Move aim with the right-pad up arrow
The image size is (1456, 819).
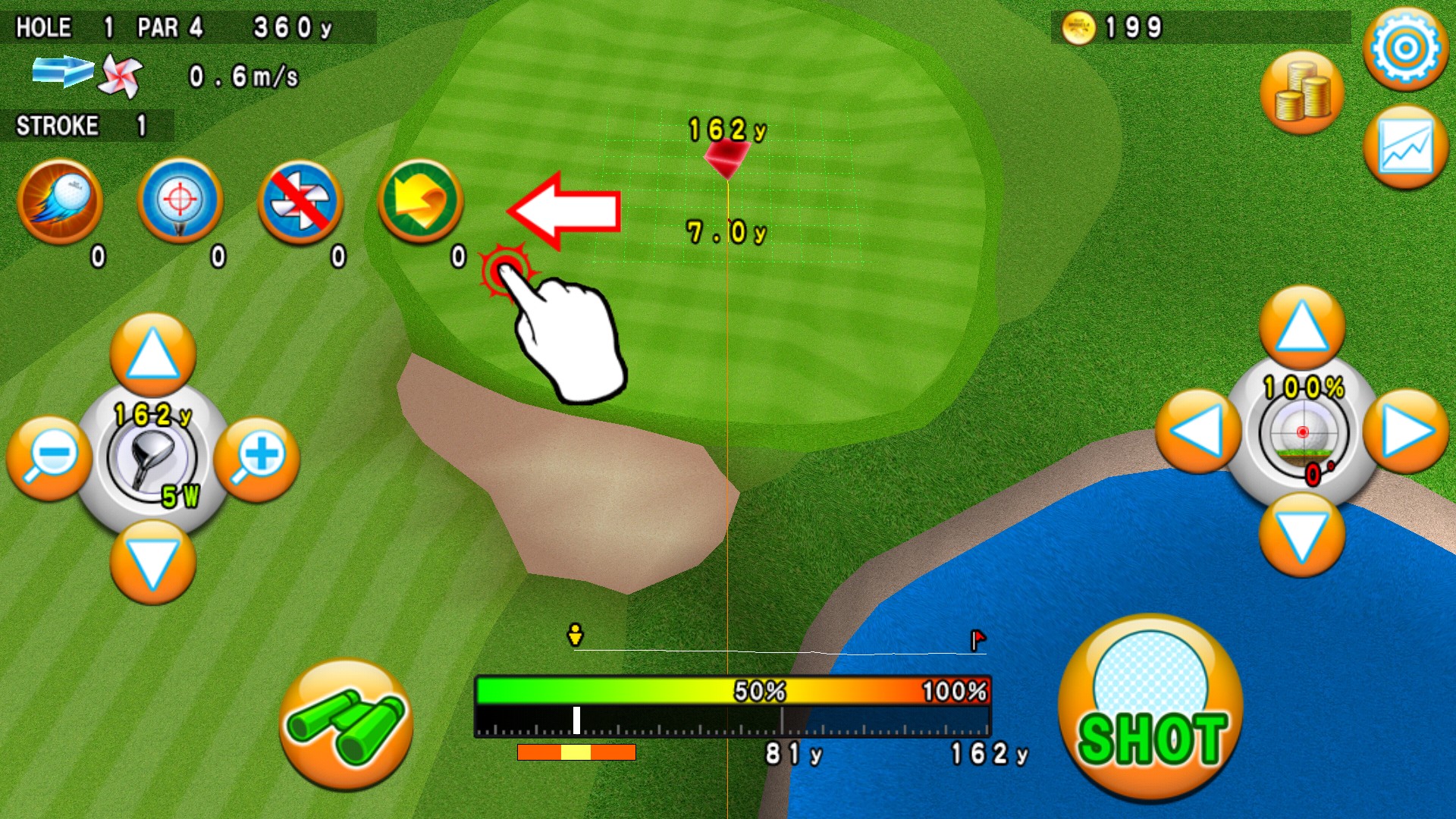tap(1302, 328)
